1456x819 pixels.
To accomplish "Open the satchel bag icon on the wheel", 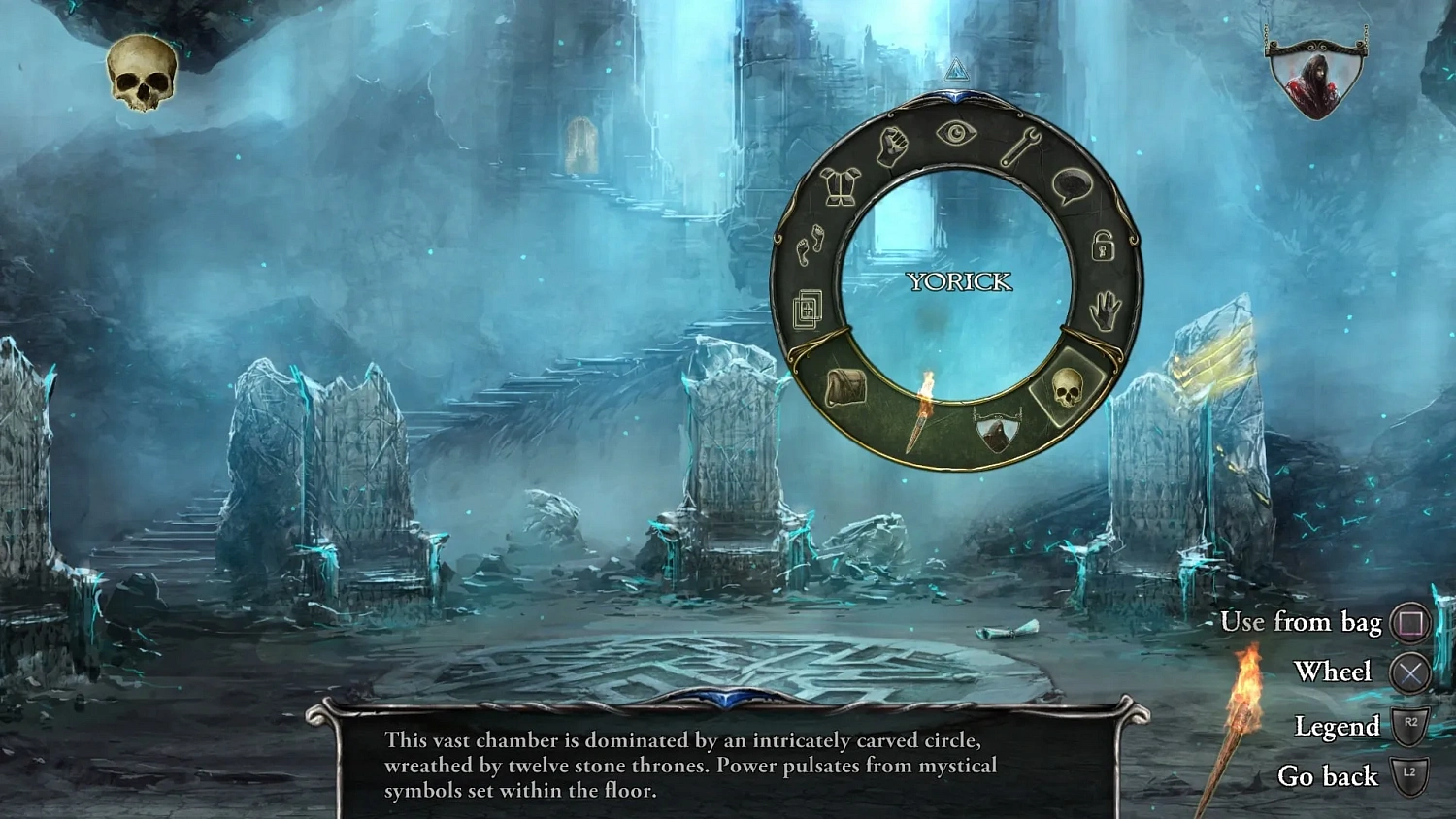I will (844, 384).
